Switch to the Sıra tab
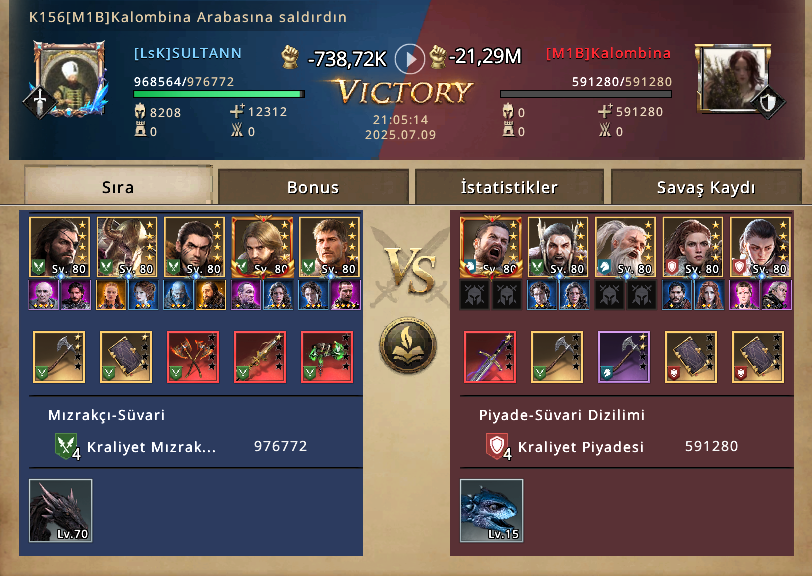Viewport: 812px width, 576px height. click(x=118, y=187)
